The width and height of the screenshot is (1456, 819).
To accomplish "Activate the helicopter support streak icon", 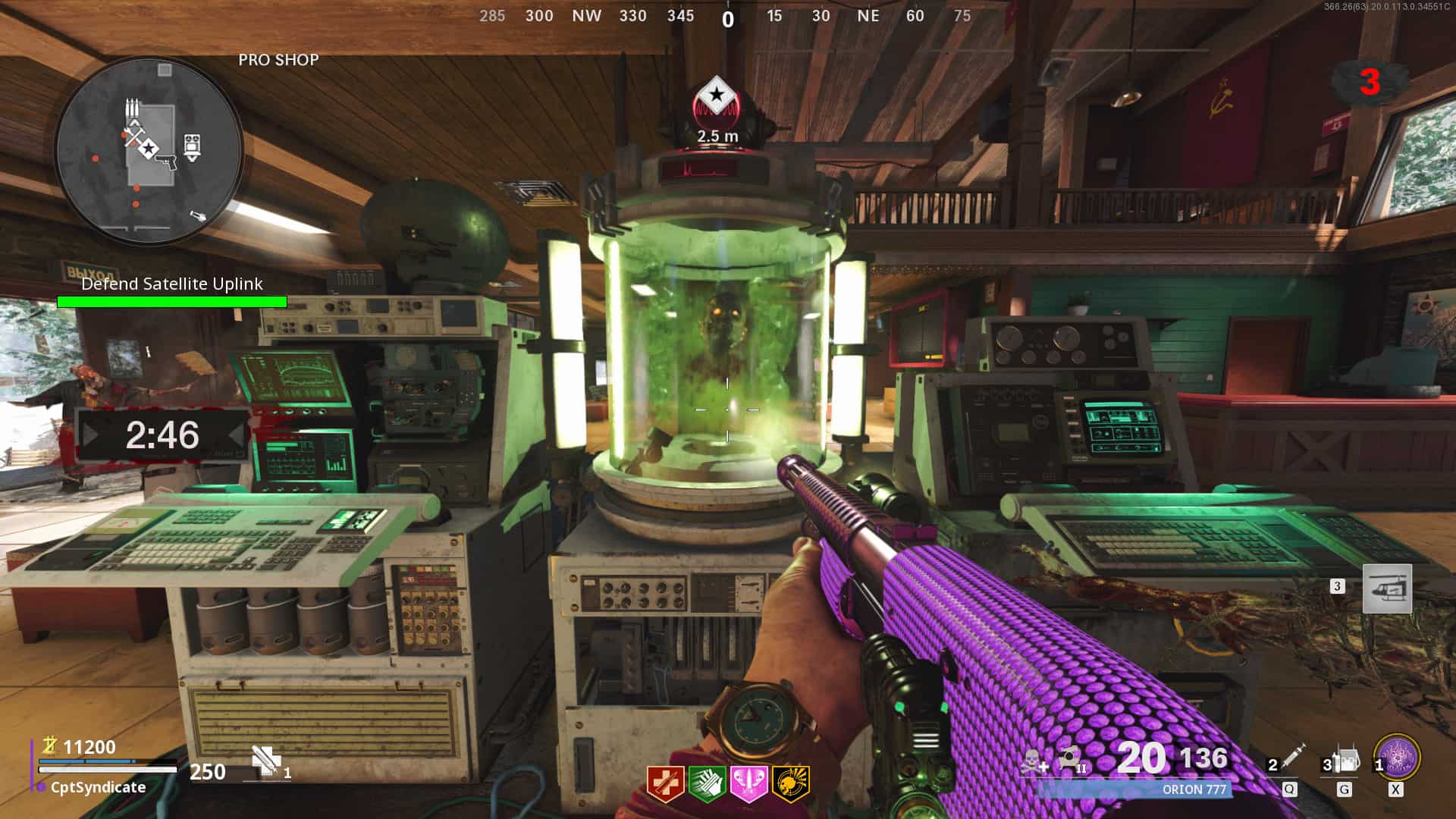I will click(x=1387, y=588).
